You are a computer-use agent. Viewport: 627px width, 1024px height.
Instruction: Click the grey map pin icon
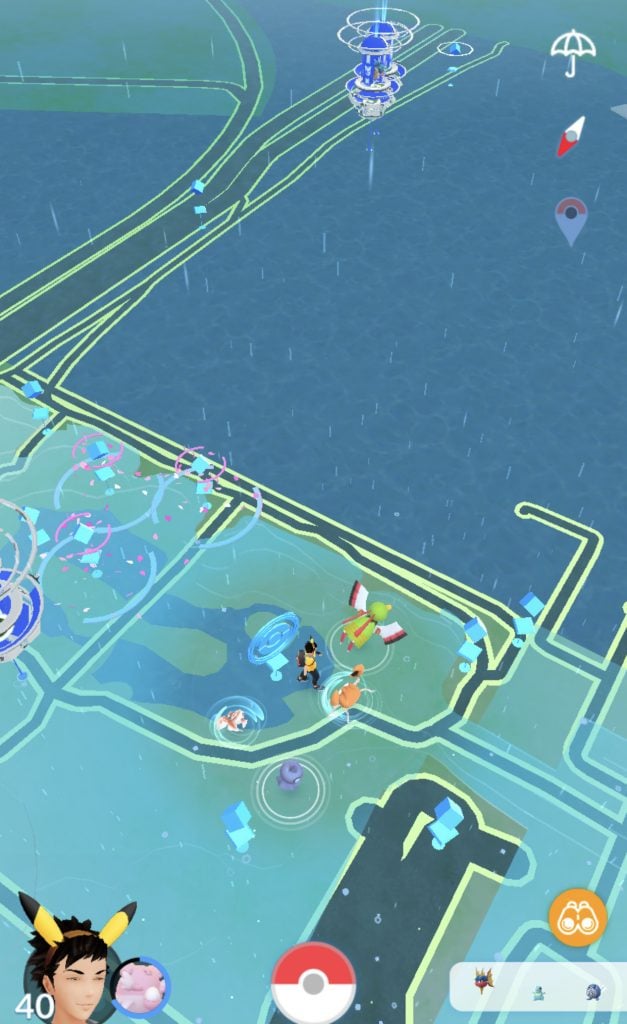(x=570, y=219)
